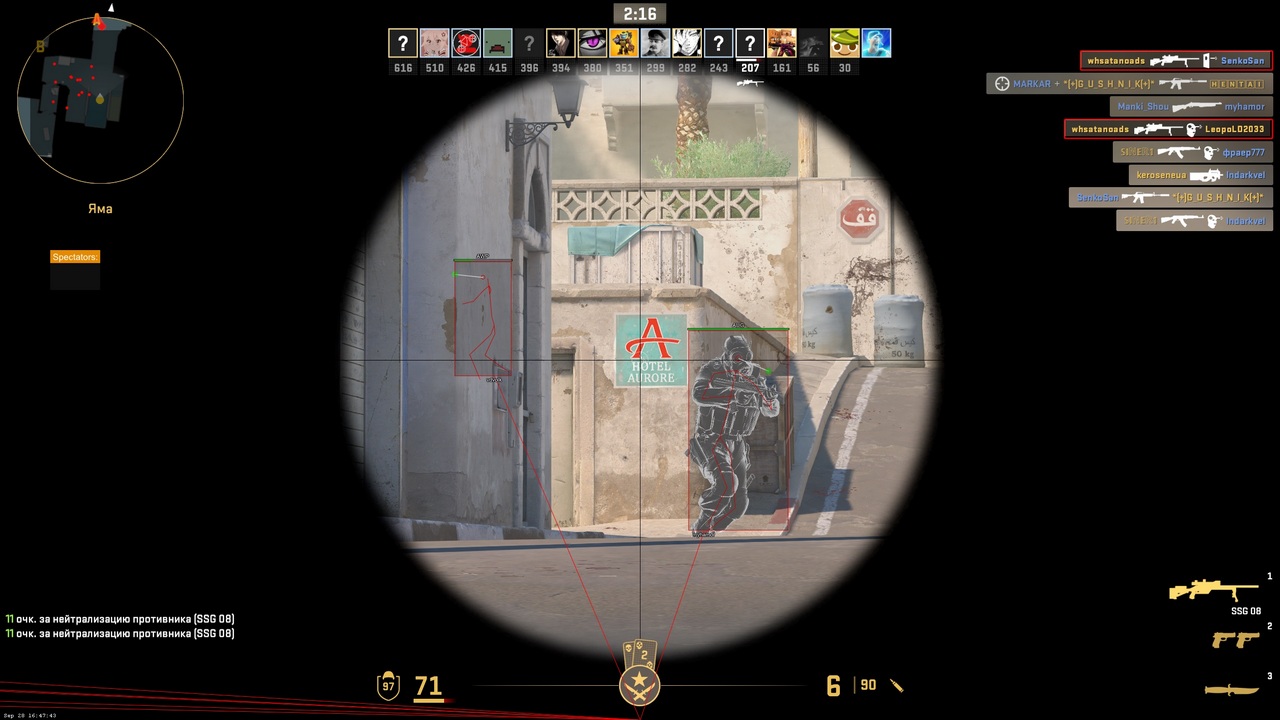Choose the knife weapon slot

click(x=1231, y=689)
